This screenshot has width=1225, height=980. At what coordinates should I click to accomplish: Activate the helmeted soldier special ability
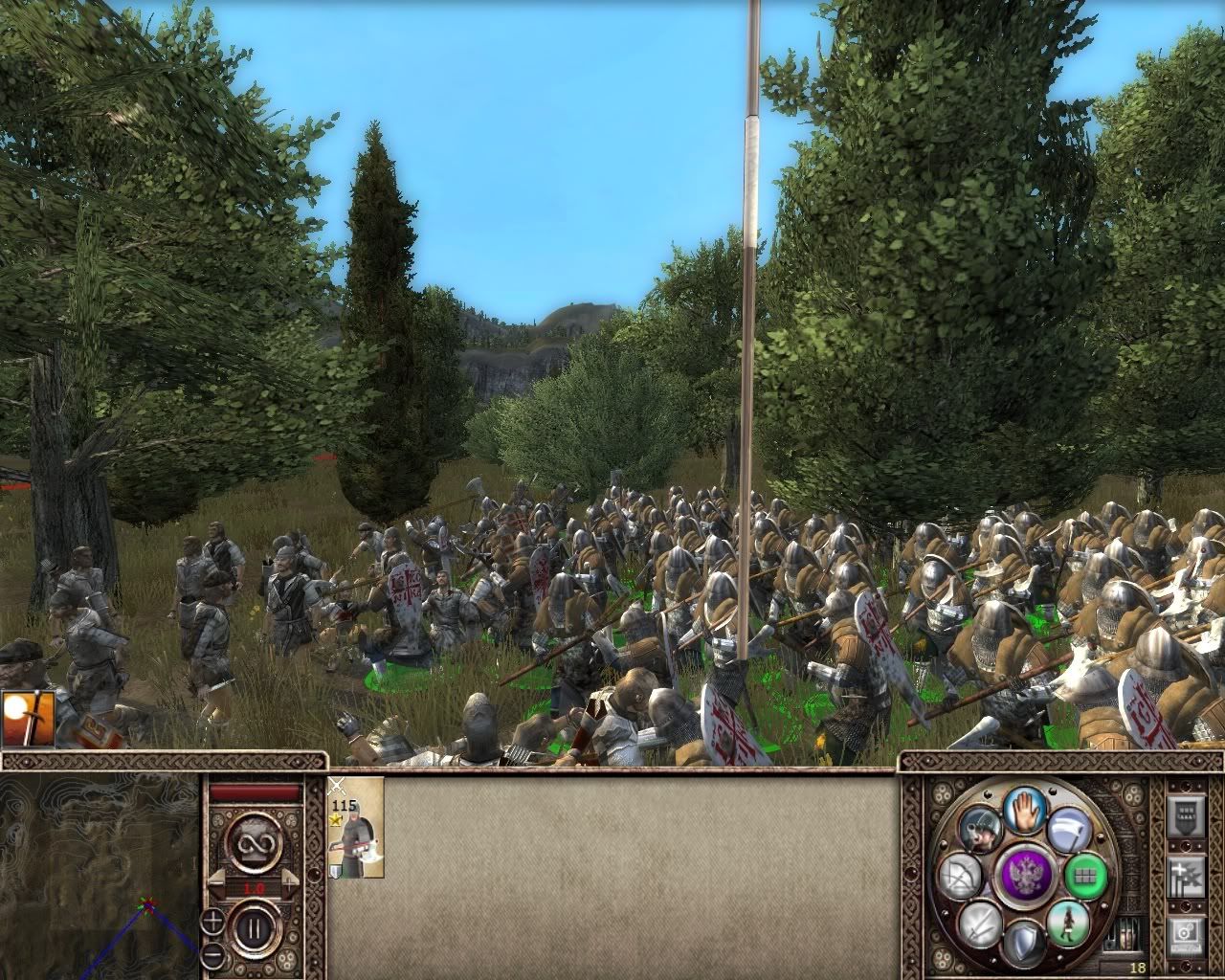[x=981, y=829]
